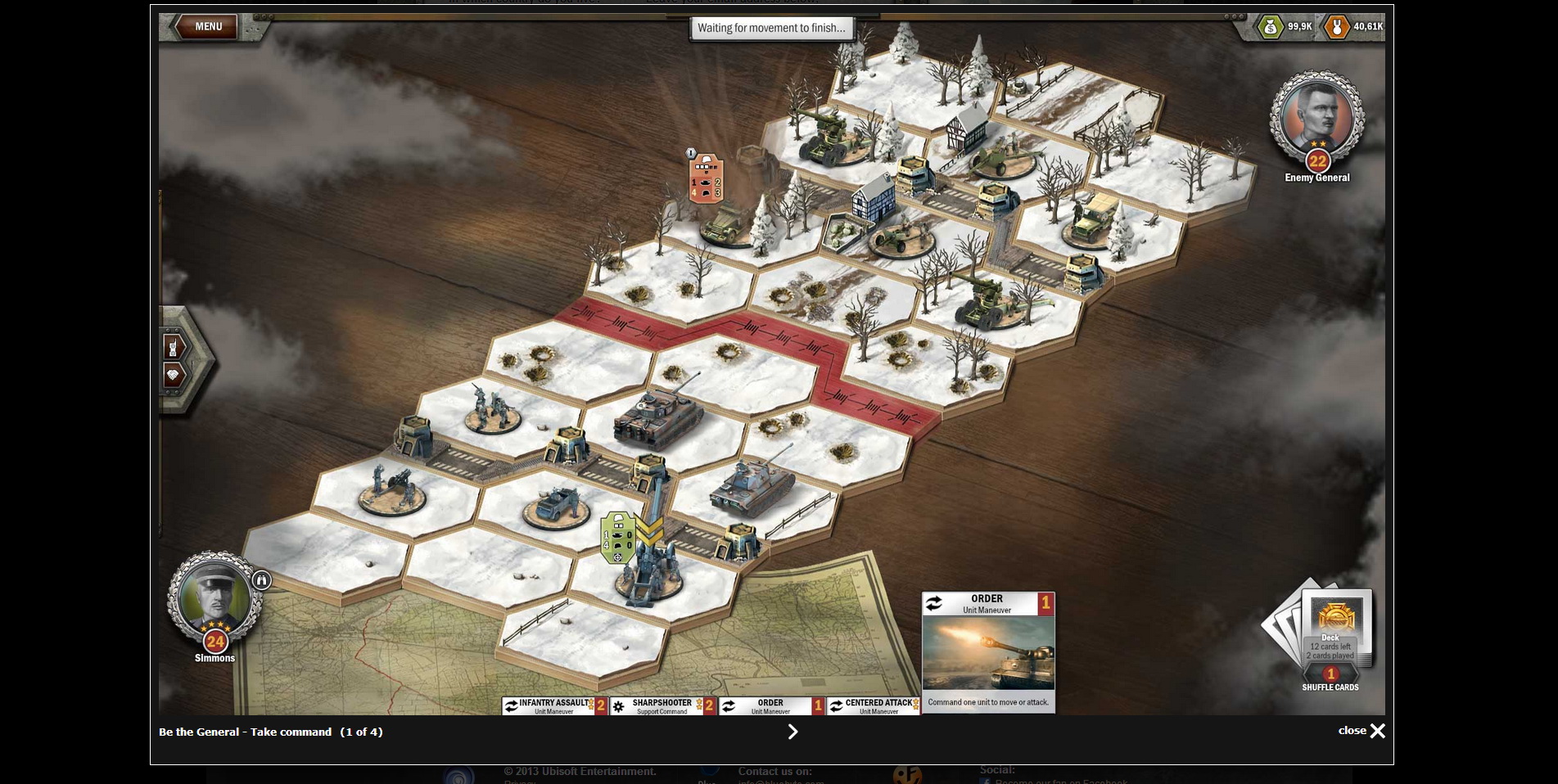Activate the walkie-talkie side panel button
The width and height of the screenshot is (1558, 784).
[174, 348]
